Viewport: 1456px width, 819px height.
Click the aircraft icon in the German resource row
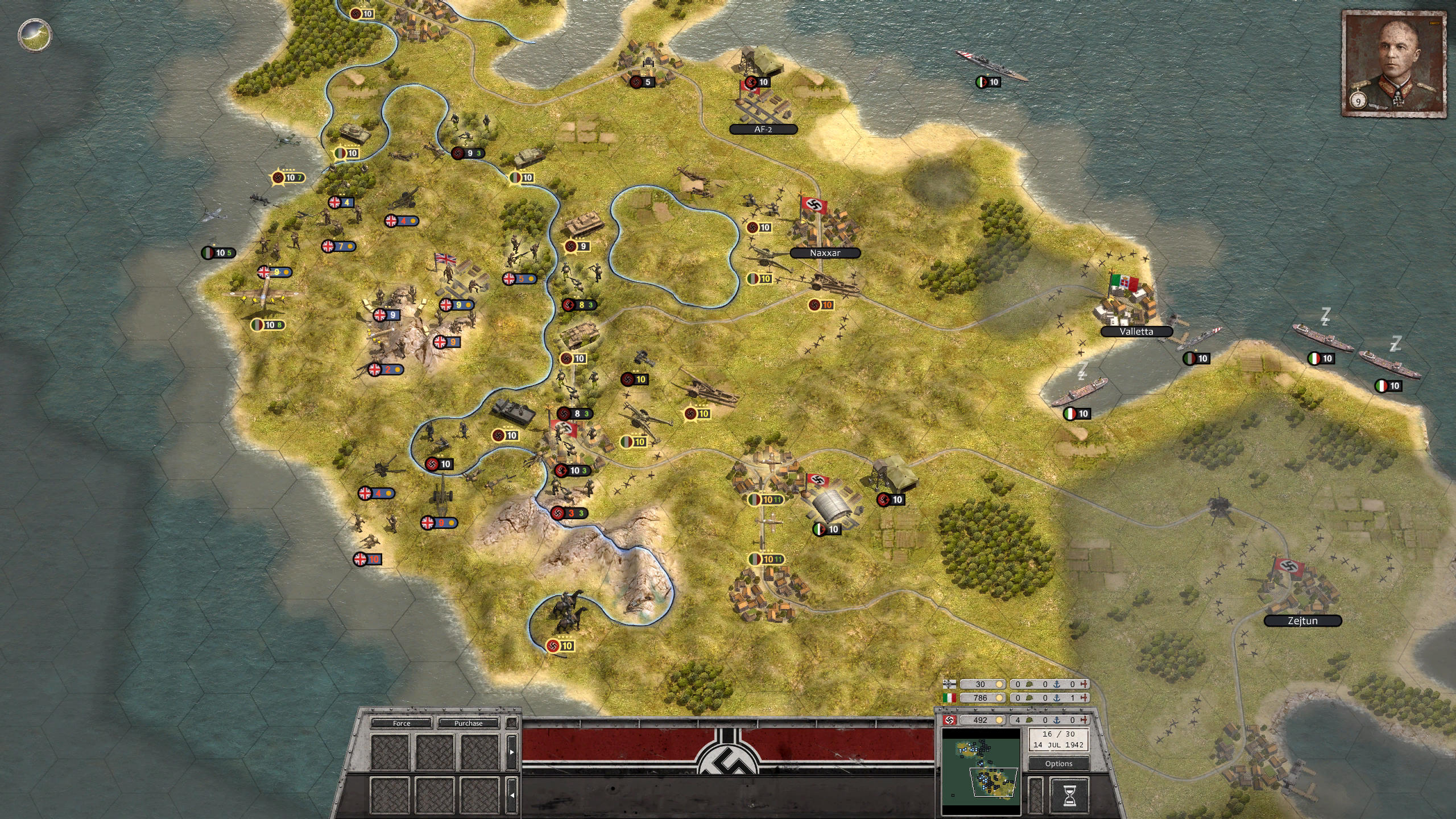point(1085,720)
